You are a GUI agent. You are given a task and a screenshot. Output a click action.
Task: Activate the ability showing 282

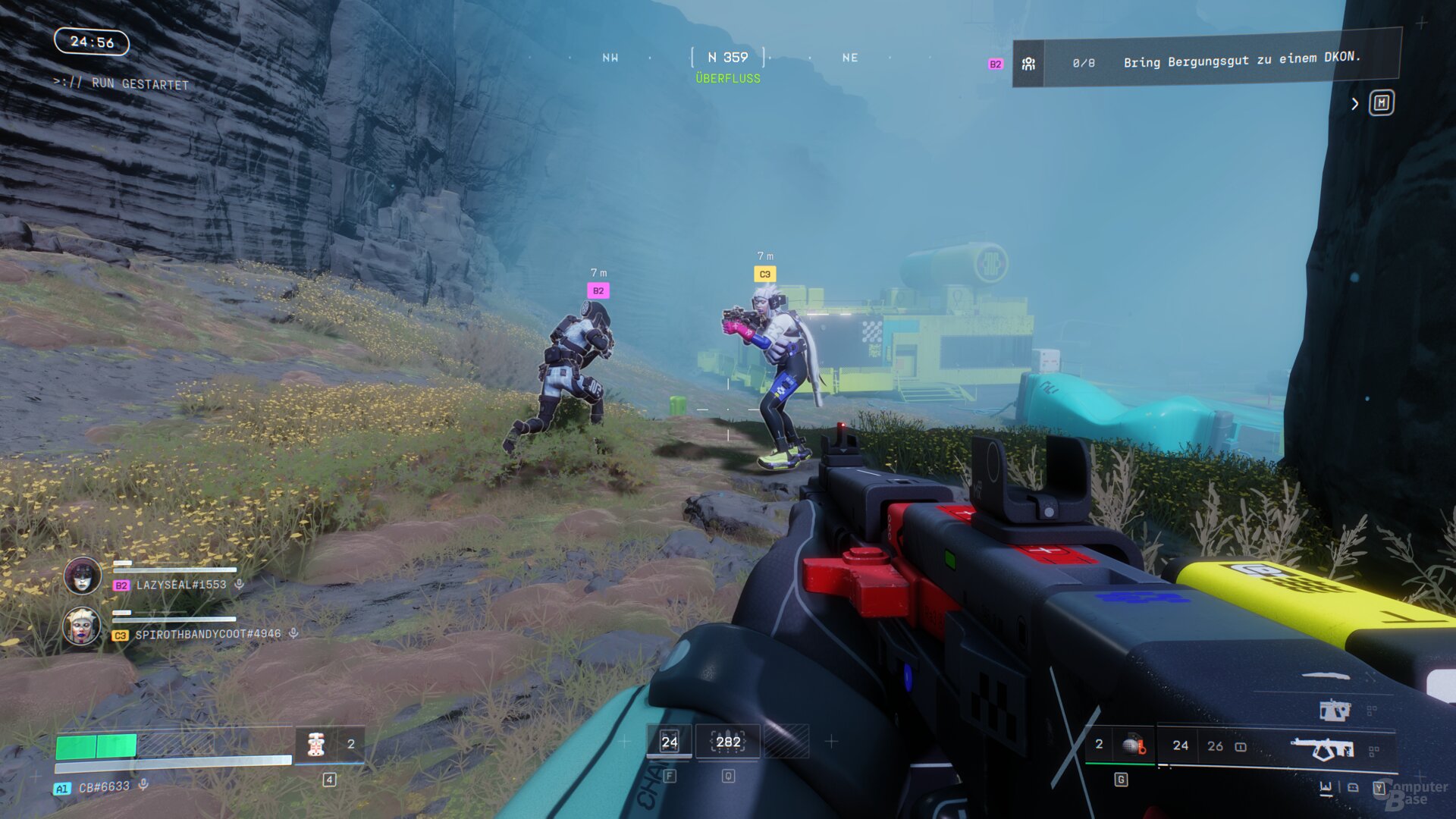pyautogui.click(x=728, y=742)
